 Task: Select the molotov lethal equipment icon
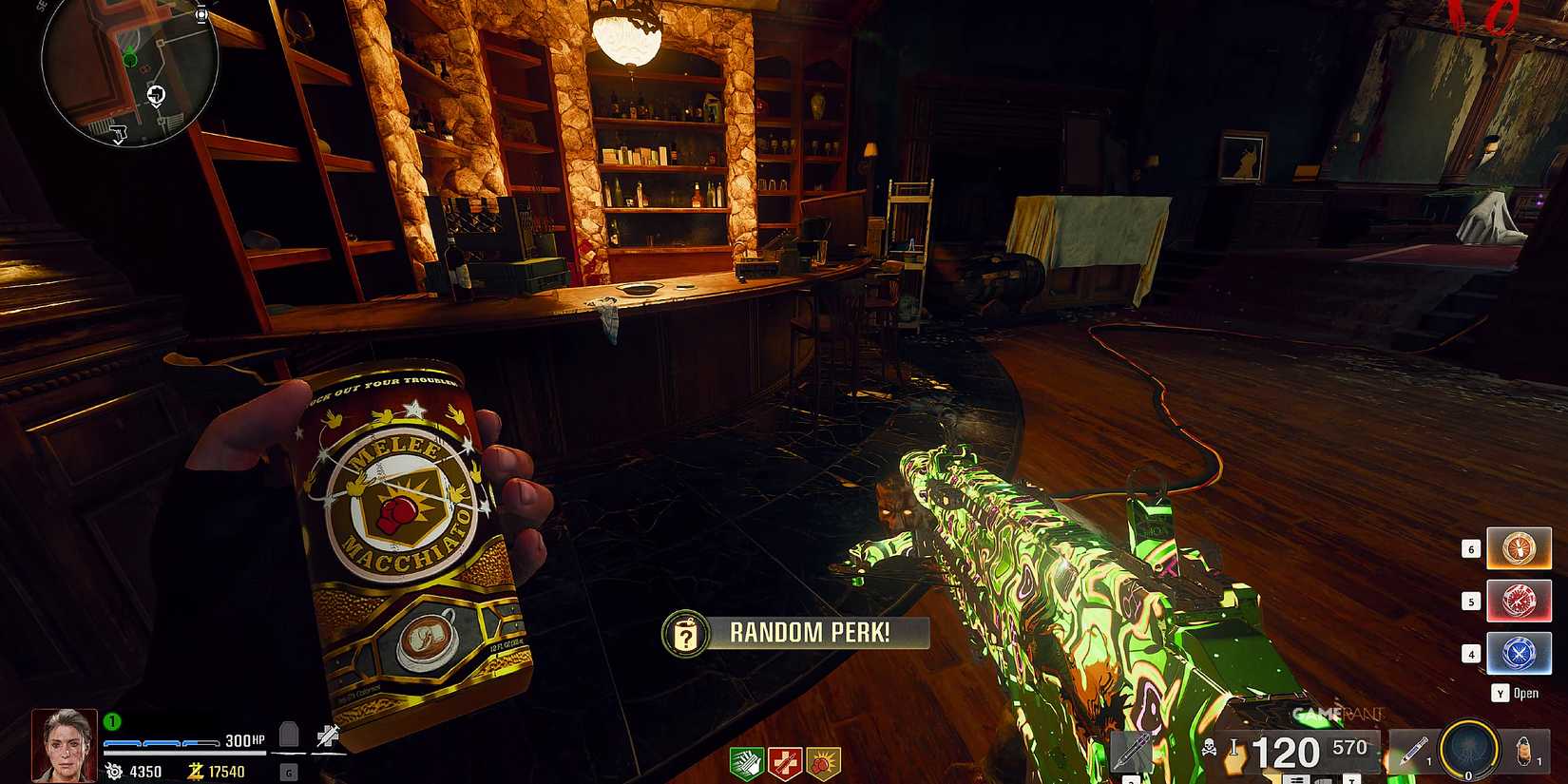coord(1523,753)
